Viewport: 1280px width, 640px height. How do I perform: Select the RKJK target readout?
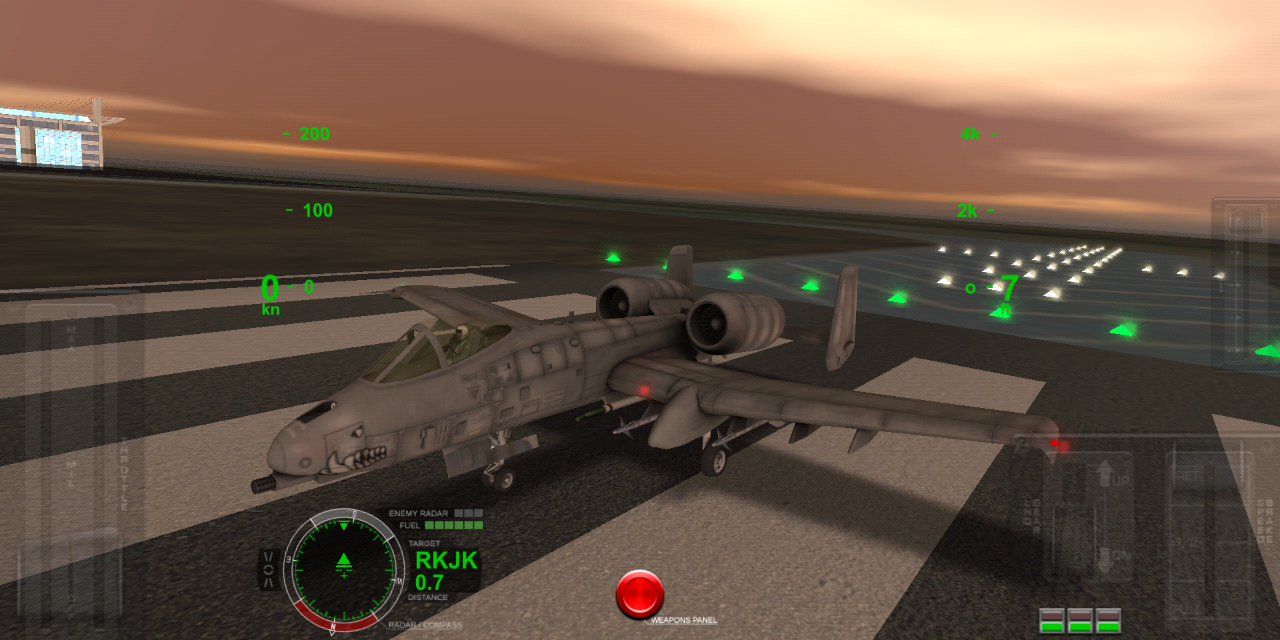(446, 561)
